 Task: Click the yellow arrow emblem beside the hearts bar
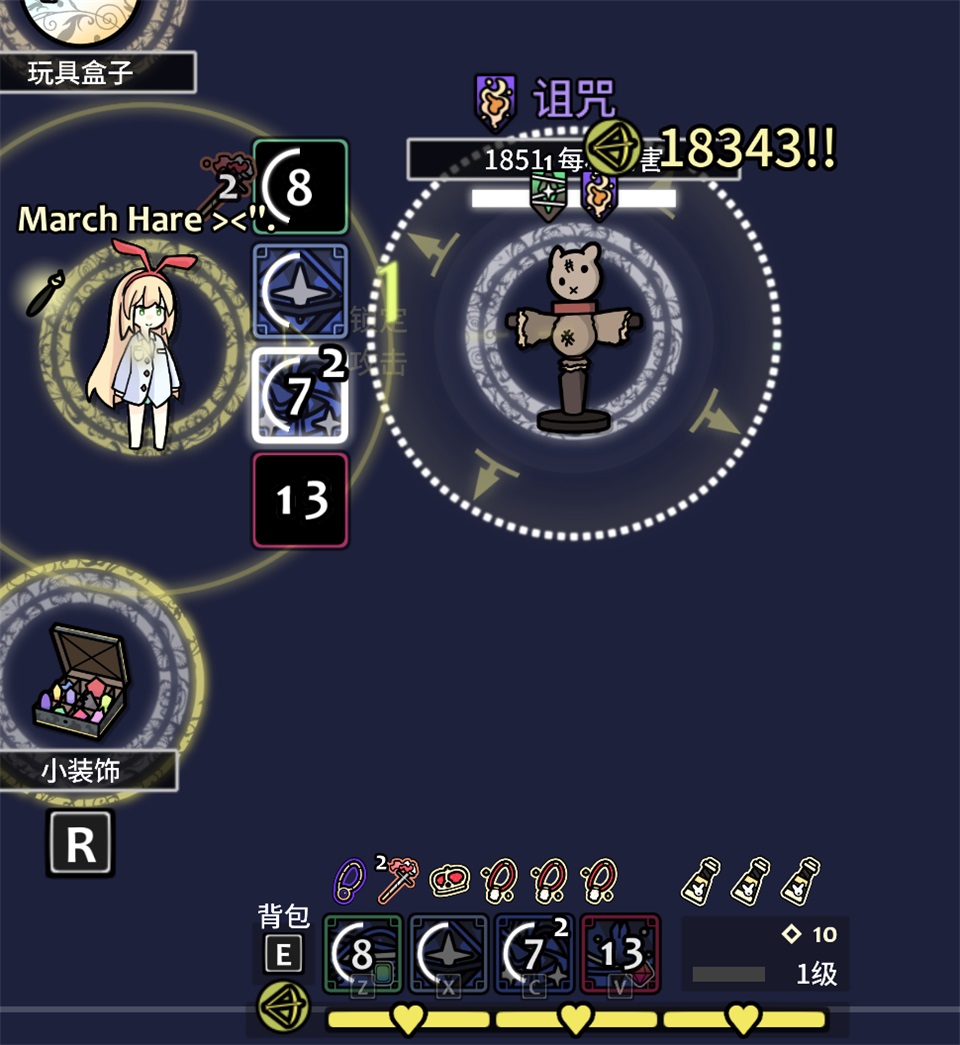pyautogui.click(x=283, y=1008)
